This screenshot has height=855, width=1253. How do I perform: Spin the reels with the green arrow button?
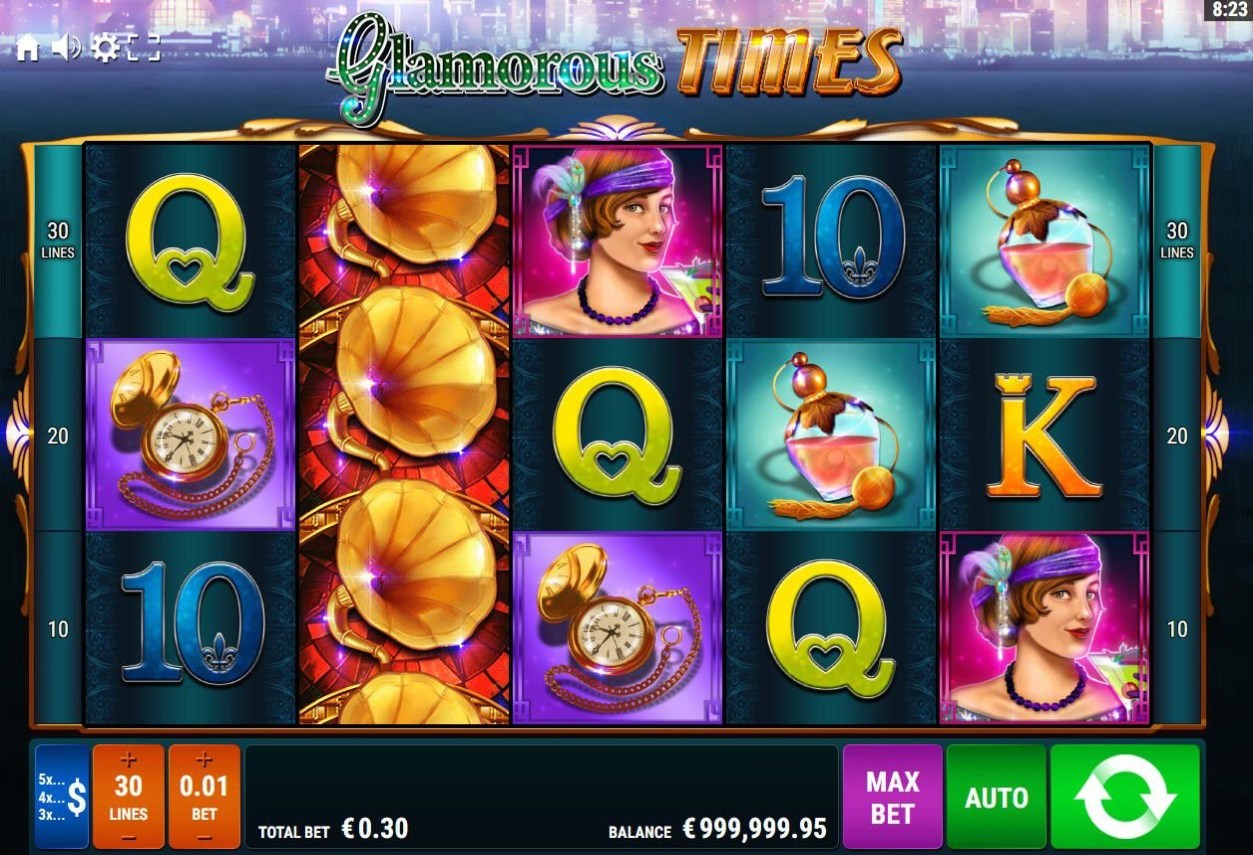1125,797
